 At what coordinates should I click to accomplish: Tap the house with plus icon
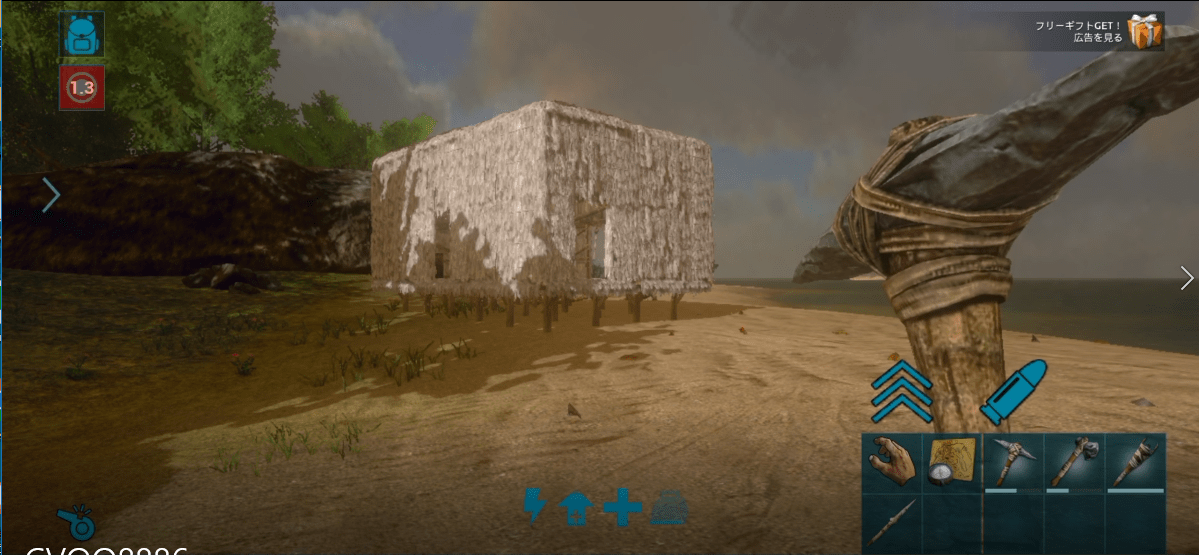pyautogui.click(x=575, y=507)
